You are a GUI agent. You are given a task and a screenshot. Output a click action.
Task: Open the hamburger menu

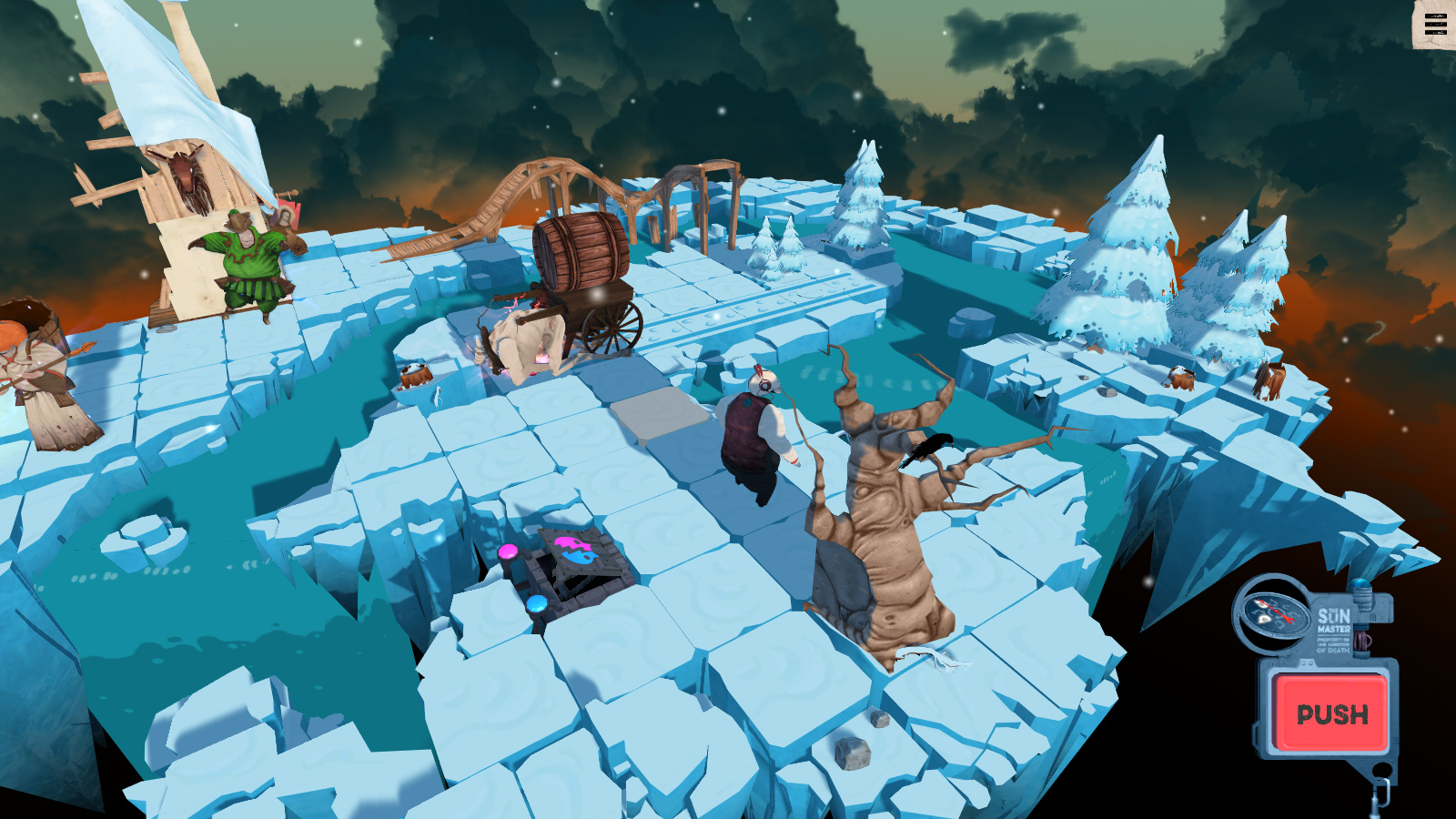1435,25
